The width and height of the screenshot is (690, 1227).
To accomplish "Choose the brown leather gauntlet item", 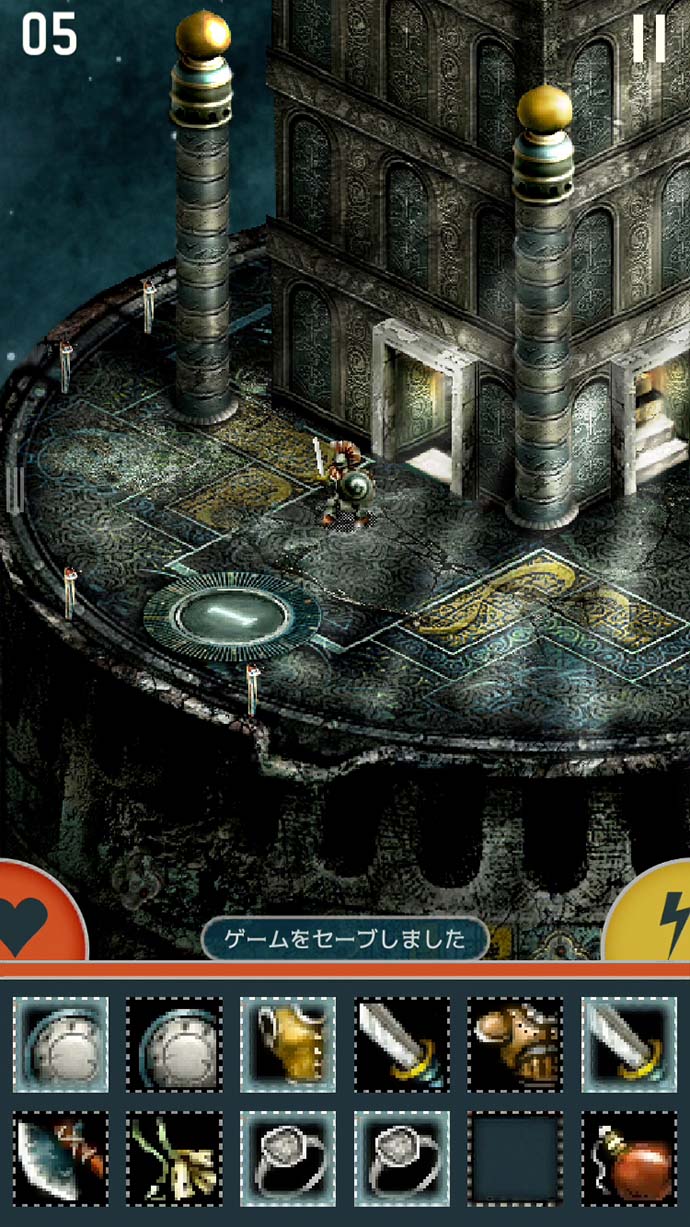I will (x=515, y=1044).
